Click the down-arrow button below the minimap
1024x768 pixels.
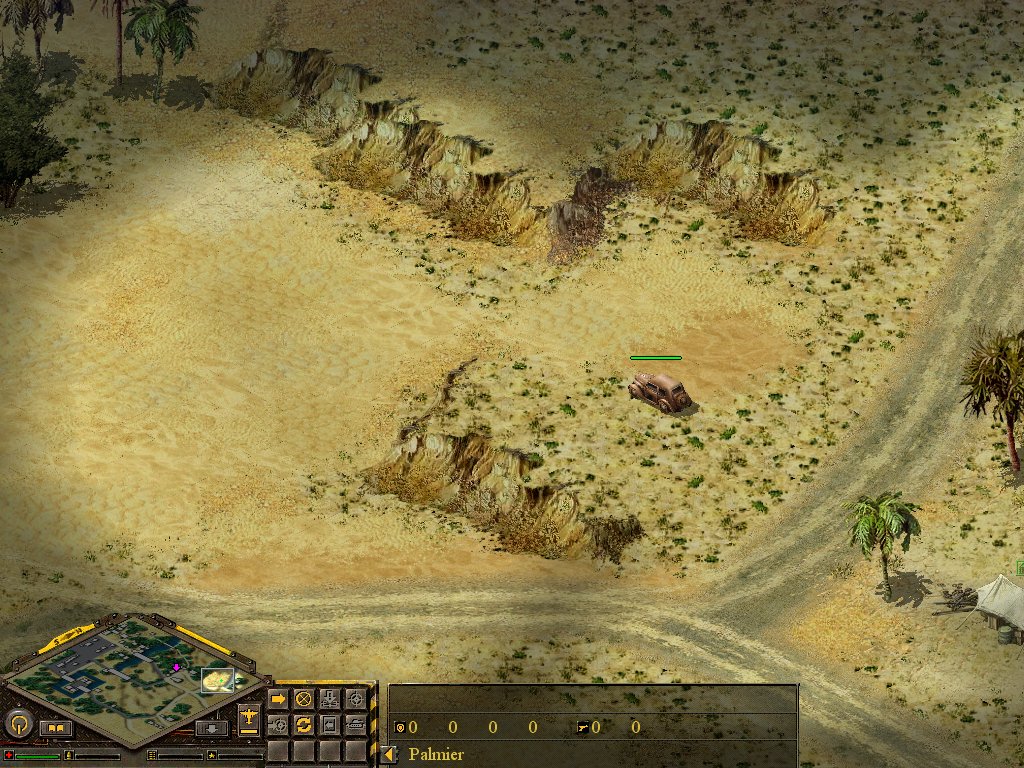(212, 728)
